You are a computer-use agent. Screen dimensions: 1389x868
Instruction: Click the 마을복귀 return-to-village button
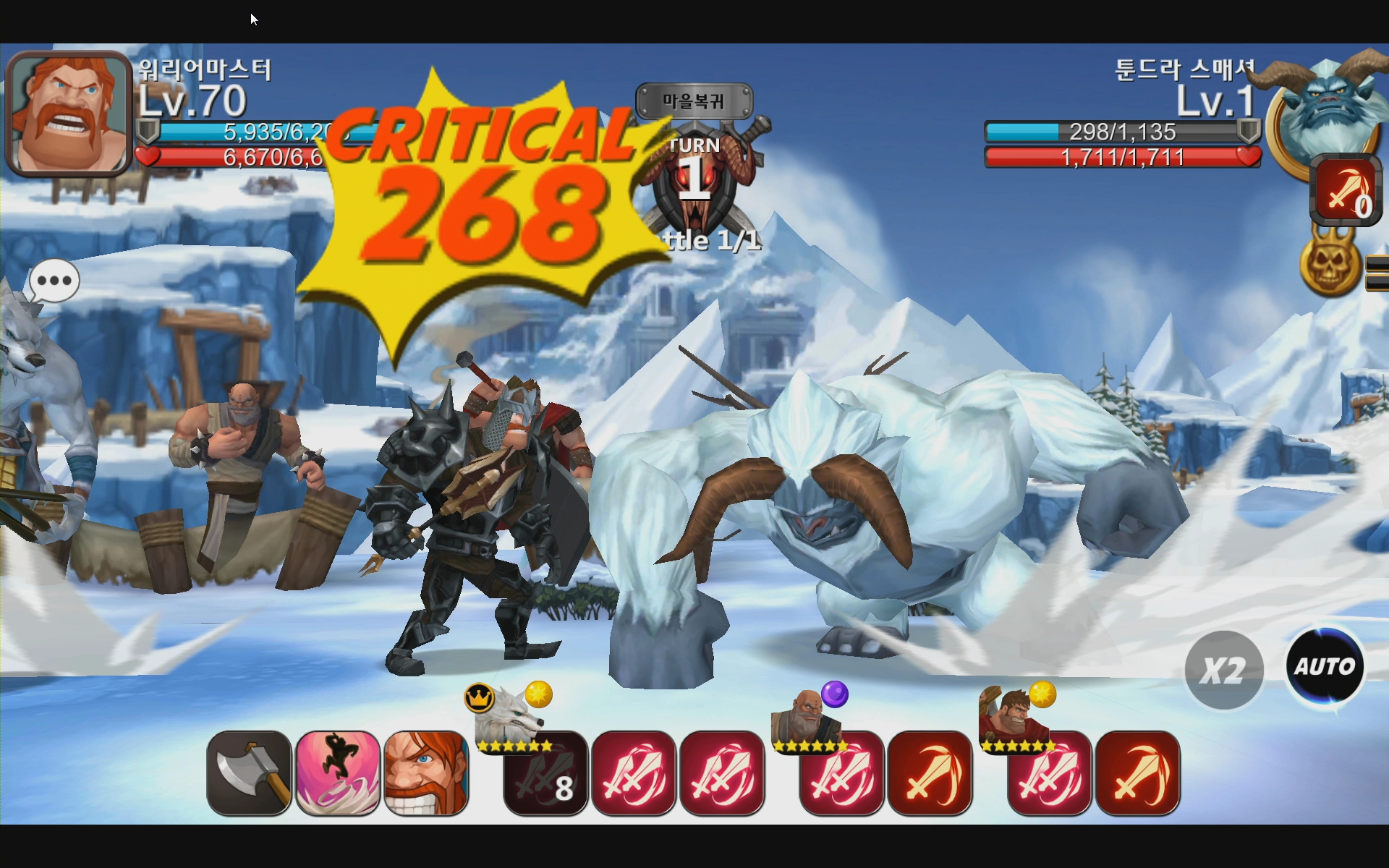[694, 101]
